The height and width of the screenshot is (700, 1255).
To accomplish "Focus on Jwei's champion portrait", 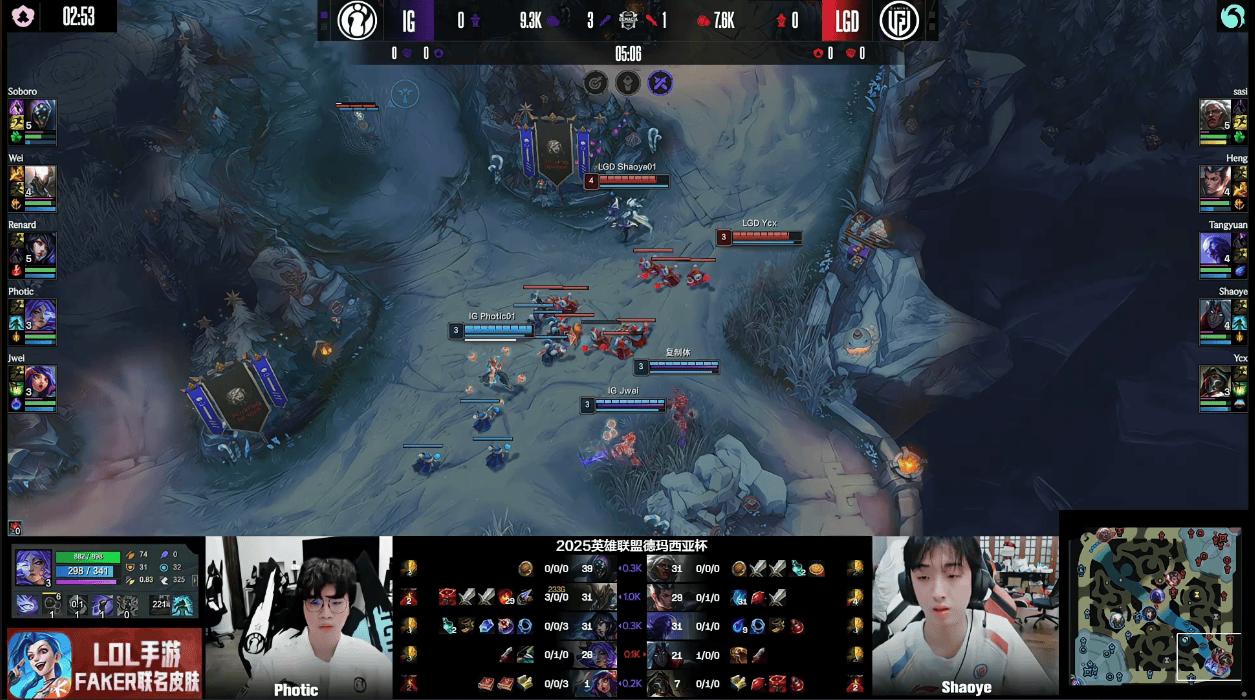I will [x=43, y=382].
